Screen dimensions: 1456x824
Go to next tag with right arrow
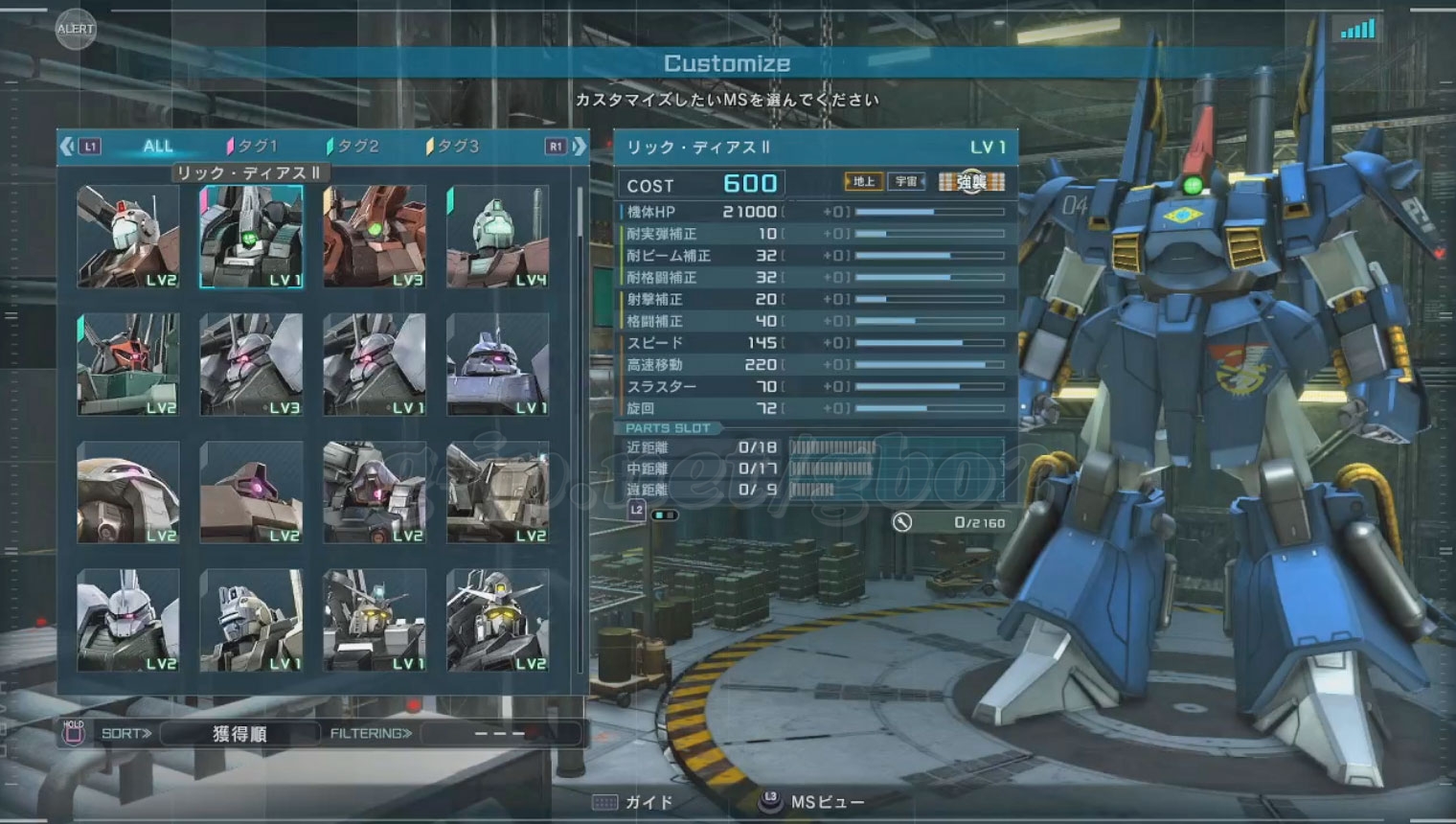[x=580, y=147]
